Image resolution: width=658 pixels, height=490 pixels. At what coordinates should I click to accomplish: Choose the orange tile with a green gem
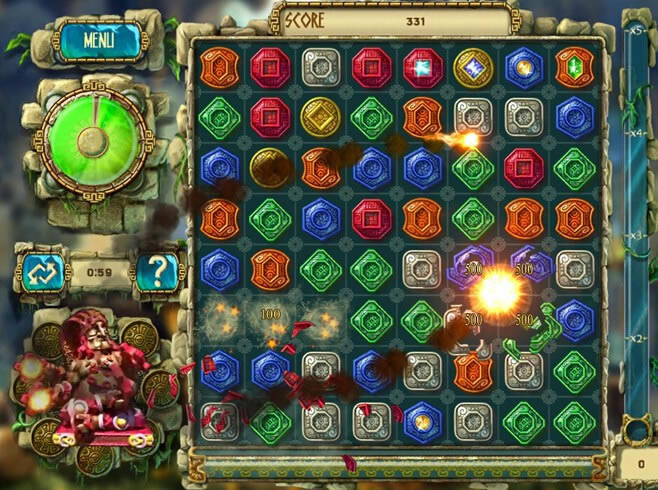574,67
